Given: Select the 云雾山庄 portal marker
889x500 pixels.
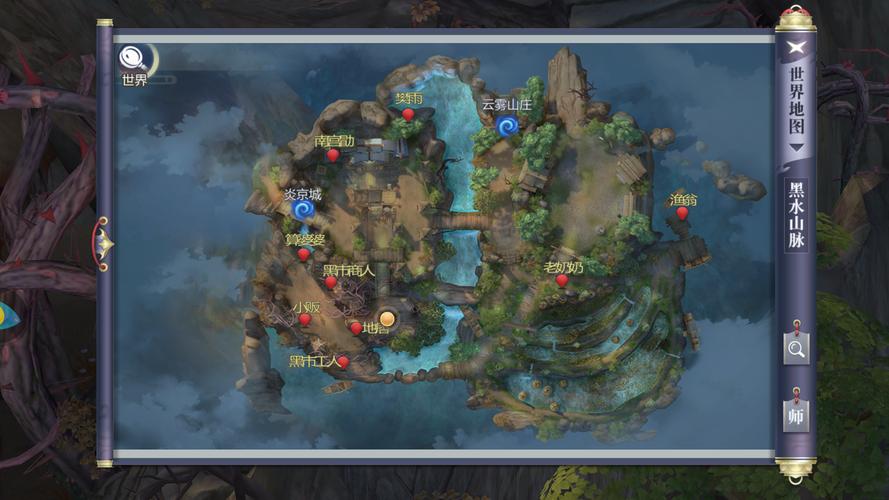Looking at the screenshot, I should click(506, 126).
